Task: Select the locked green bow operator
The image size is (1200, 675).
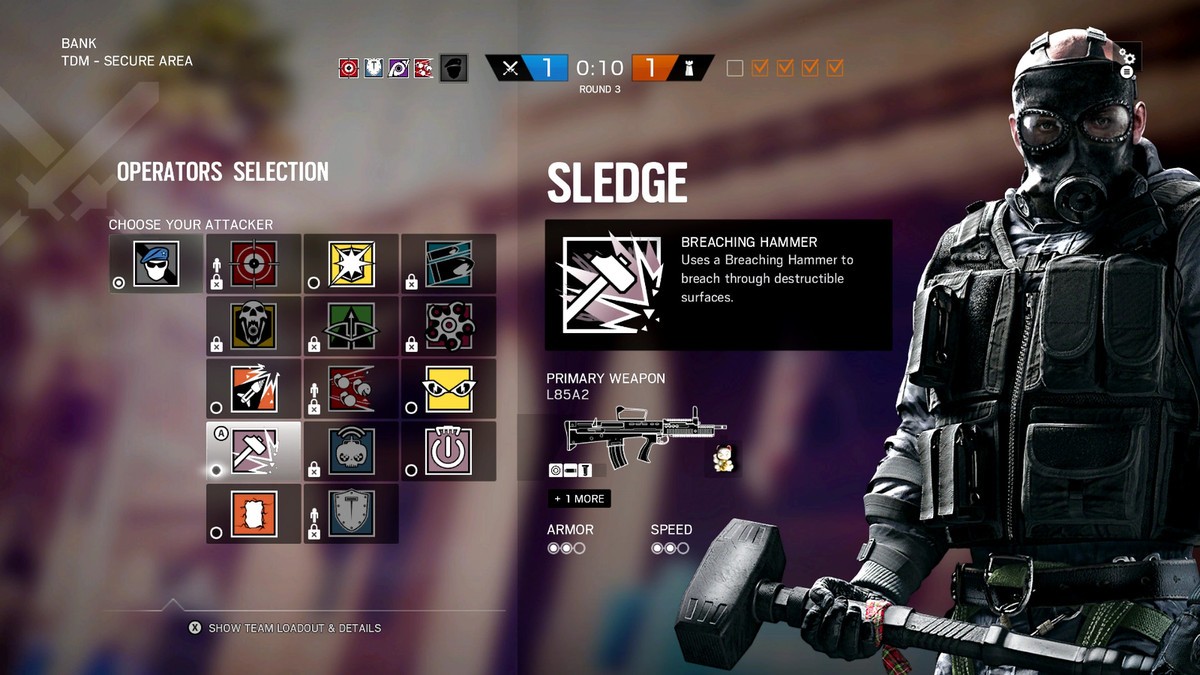Action: click(351, 326)
